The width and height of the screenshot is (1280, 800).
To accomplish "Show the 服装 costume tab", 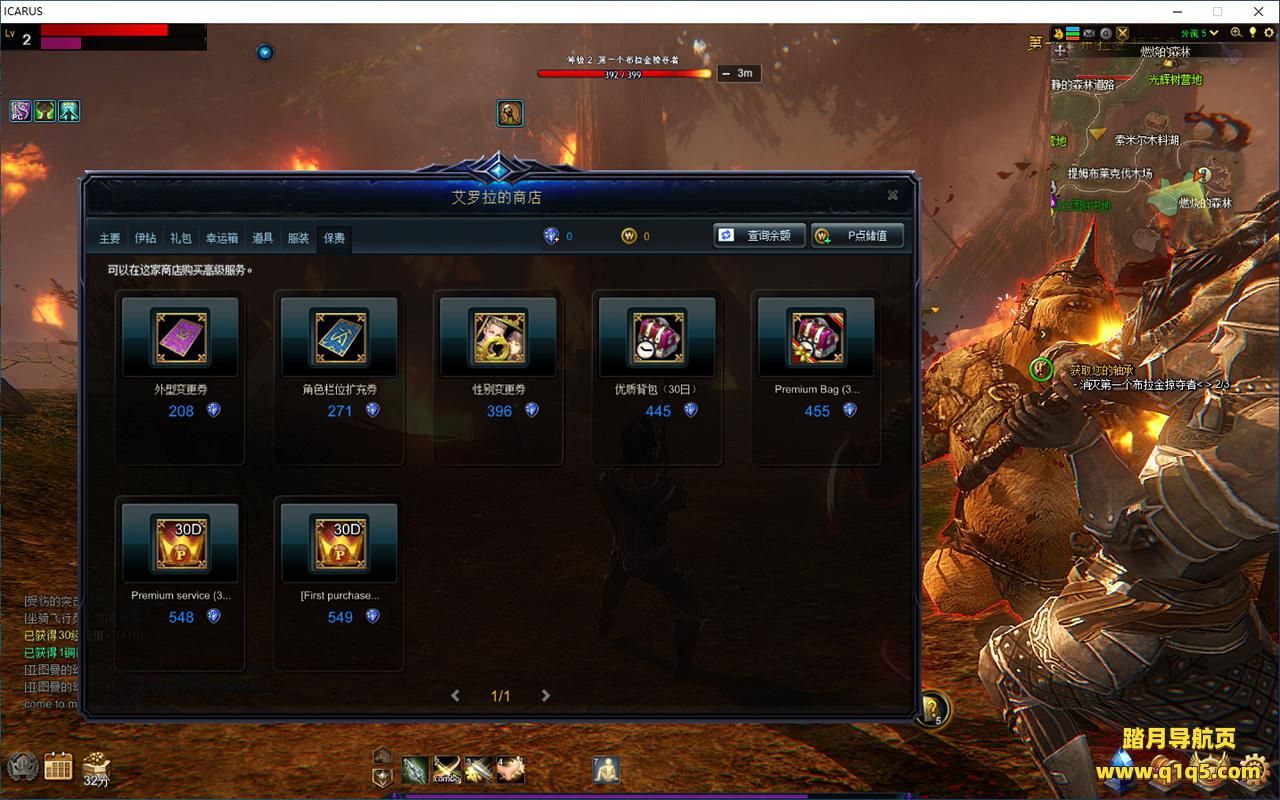I will 298,238.
